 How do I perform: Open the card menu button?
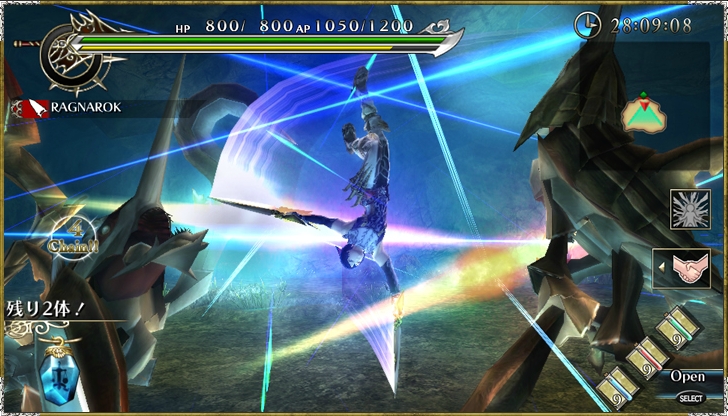pyautogui.click(x=687, y=377)
